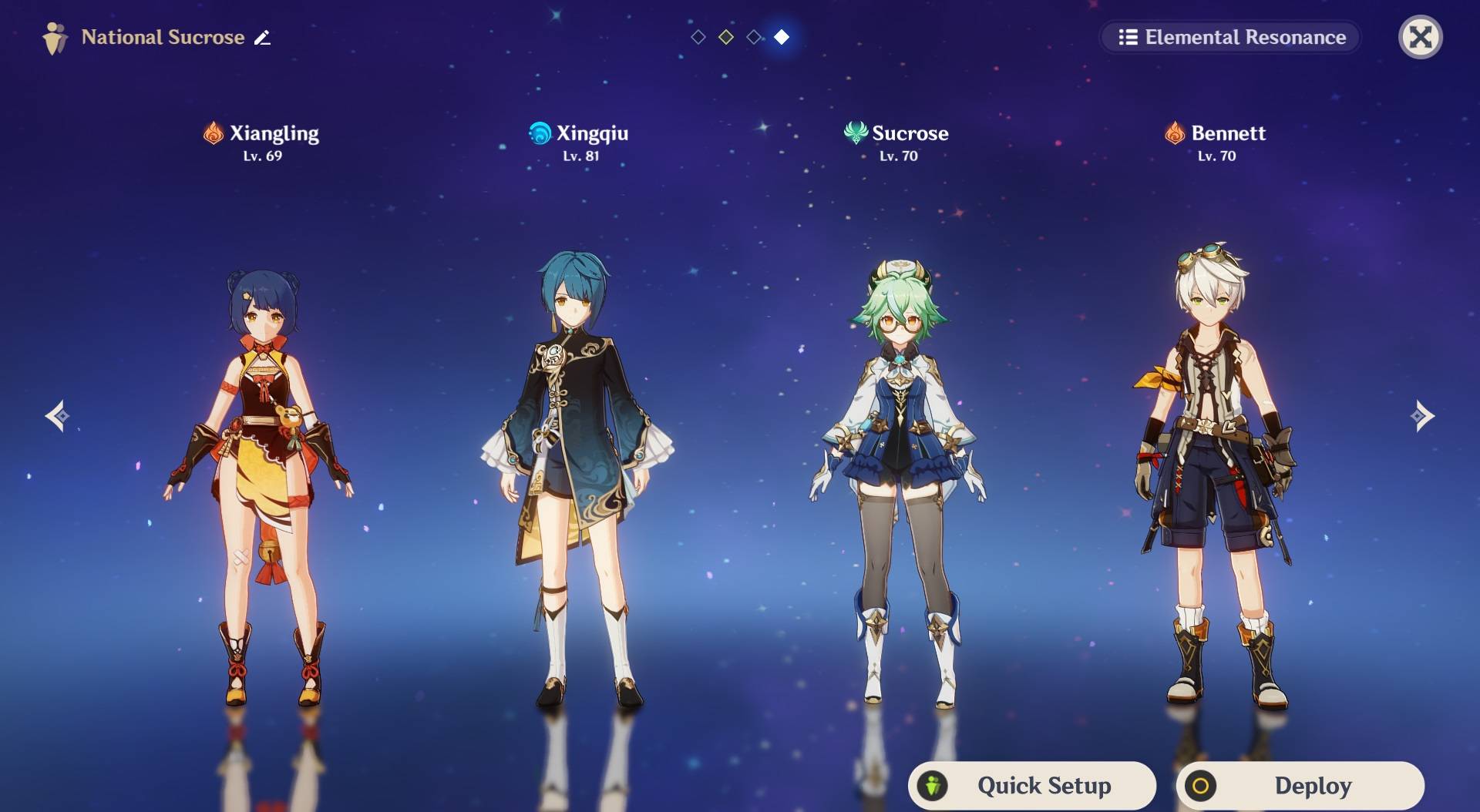Rename team using the pencil edit icon

coord(263,36)
